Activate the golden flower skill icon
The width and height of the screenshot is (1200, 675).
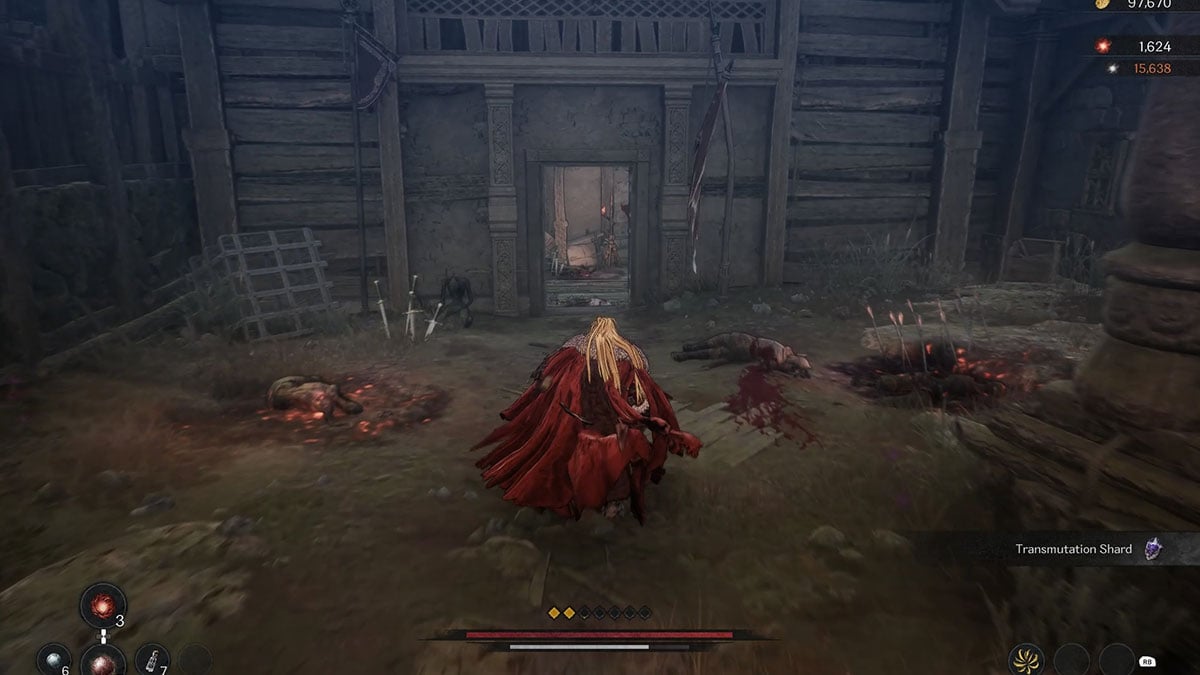tap(1026, 659)
